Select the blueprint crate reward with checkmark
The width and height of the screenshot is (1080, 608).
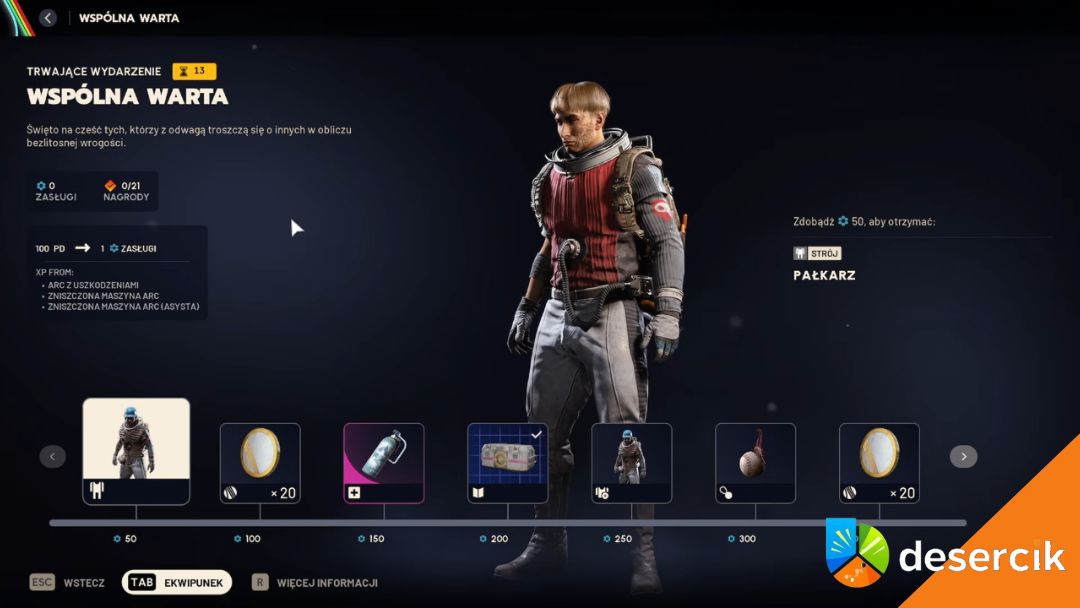(508, 462)
